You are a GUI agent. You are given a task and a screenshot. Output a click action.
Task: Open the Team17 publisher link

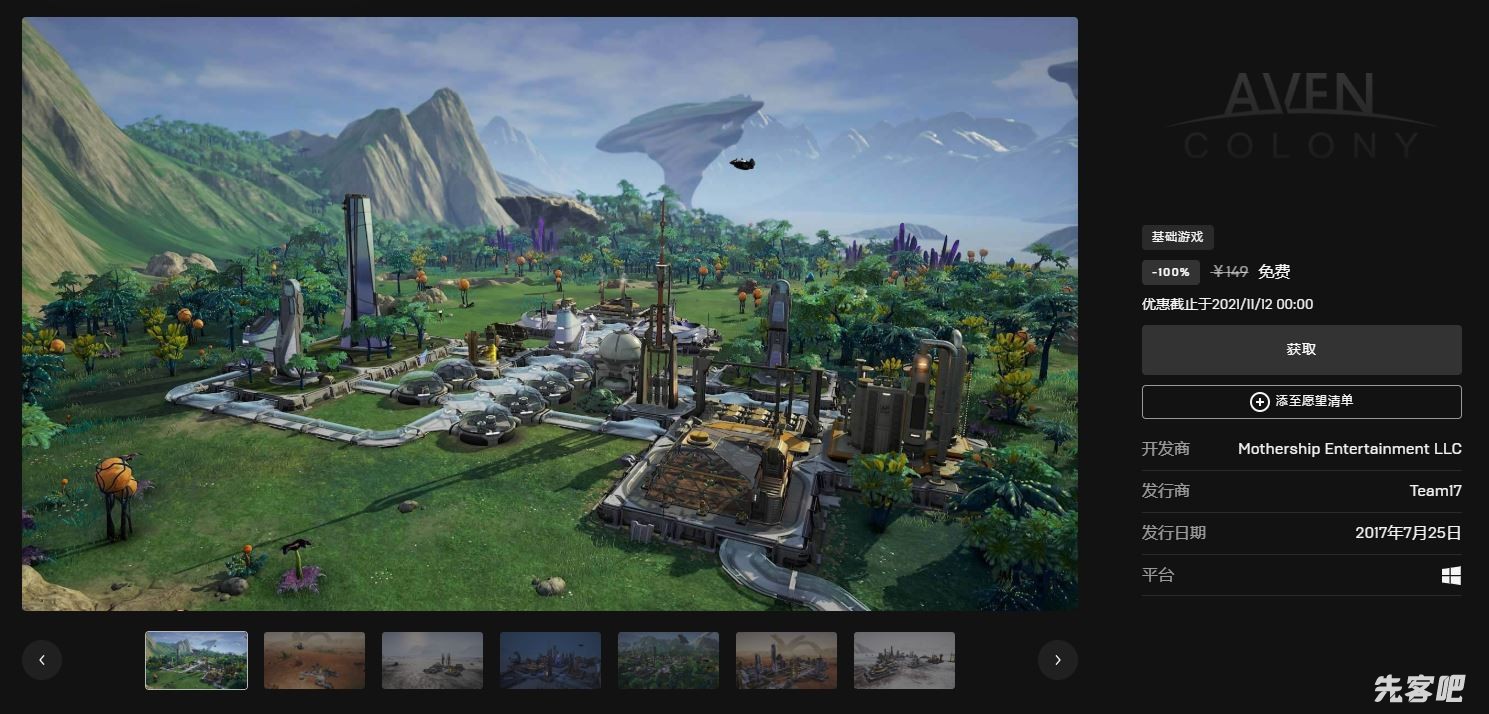coord(1435,491)
